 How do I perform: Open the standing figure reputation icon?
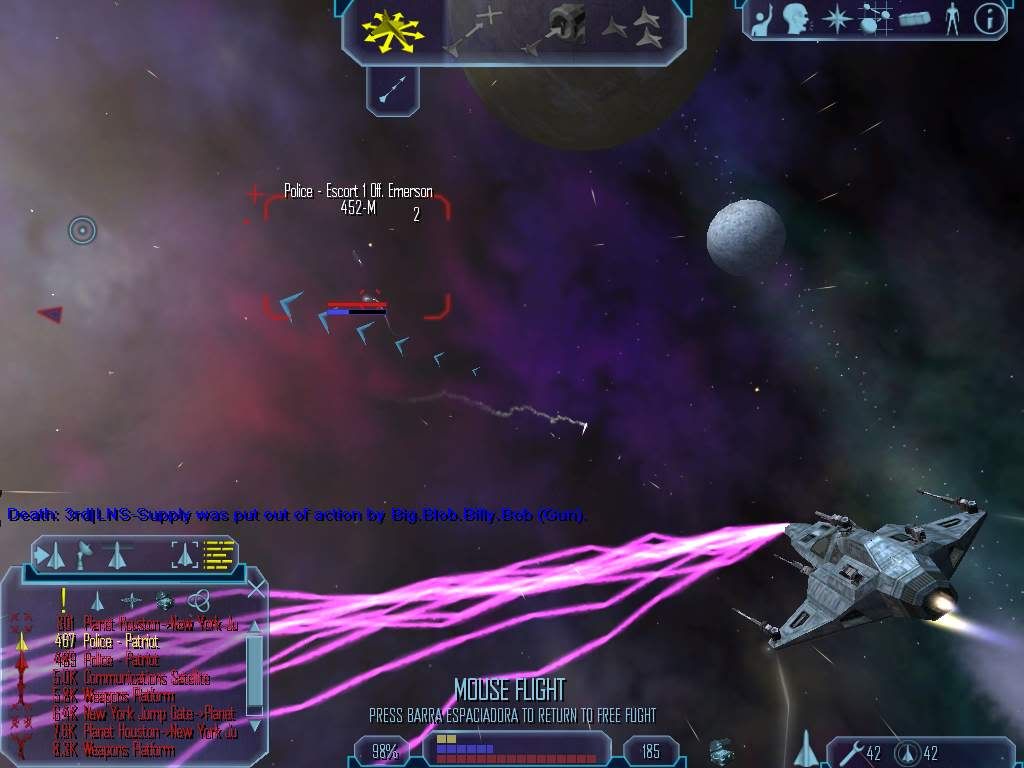[x=951, y=18]
